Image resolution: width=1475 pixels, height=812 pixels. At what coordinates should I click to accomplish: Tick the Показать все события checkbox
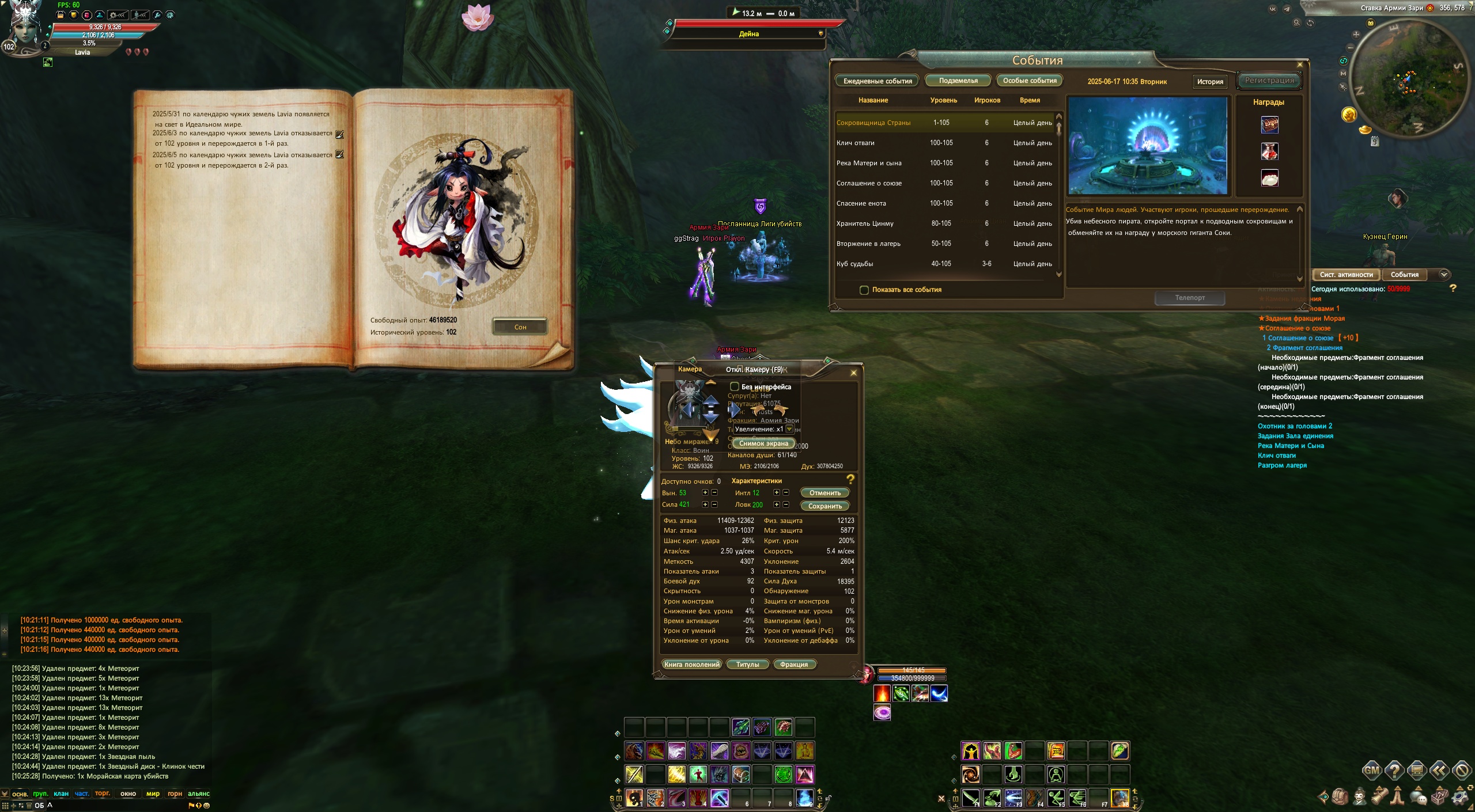pyautogui.click(x=864, y=290)
